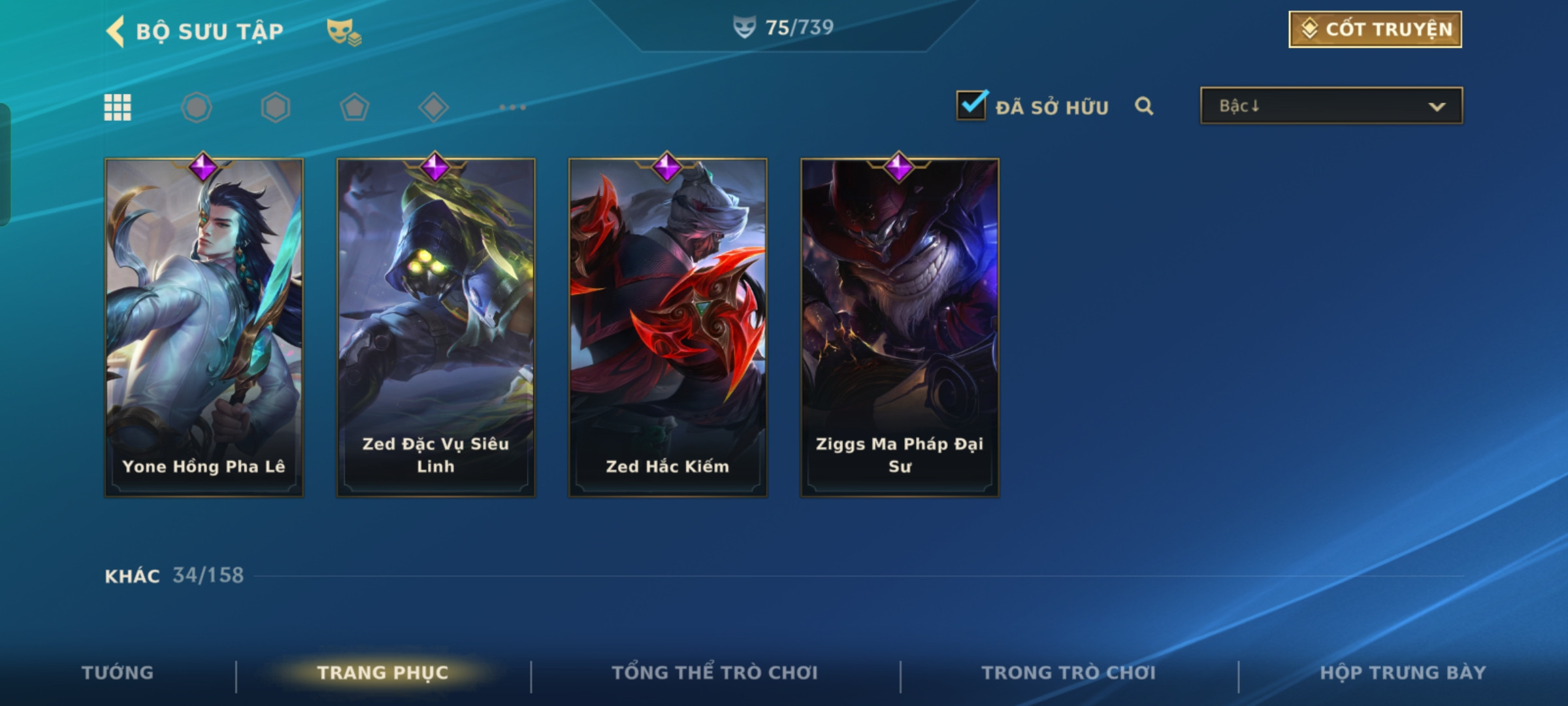Choose the Zed Hắc Kiếm skin card
Image resolution: width=1568 pixels, height=706 pixels.
tap(668, 327)
